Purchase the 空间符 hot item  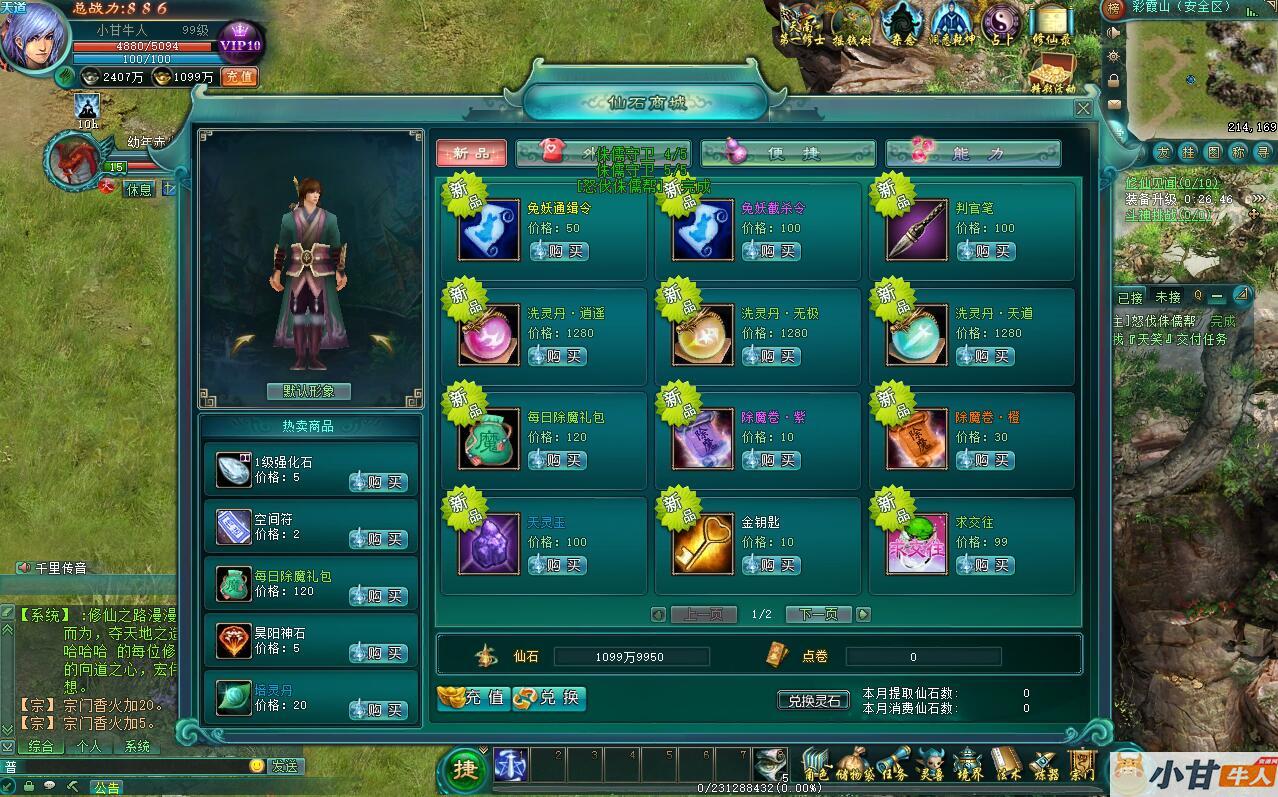point(379,539)
